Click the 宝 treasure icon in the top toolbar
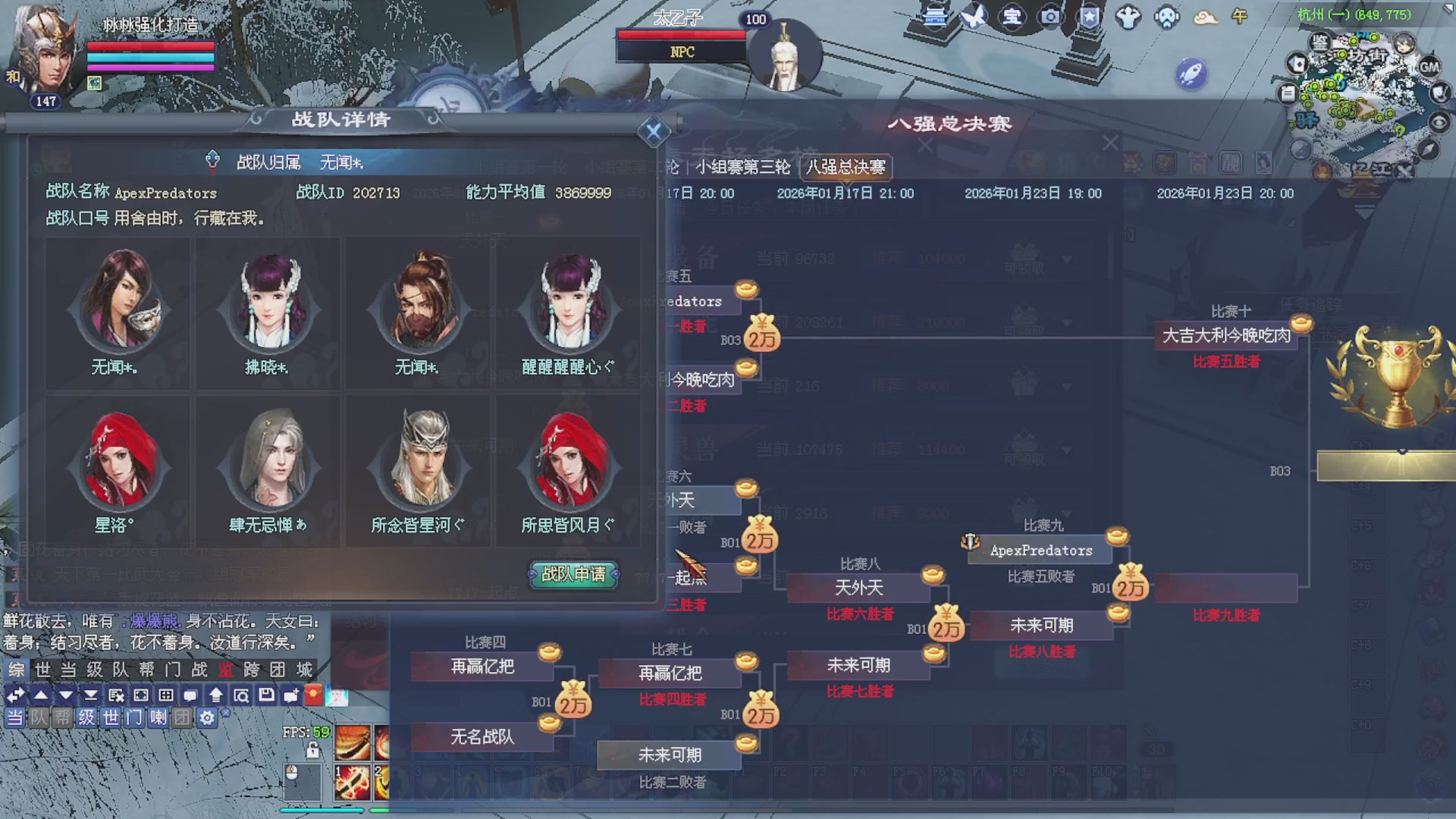Screen dimensions: 1456x819 coord(1012,17)
